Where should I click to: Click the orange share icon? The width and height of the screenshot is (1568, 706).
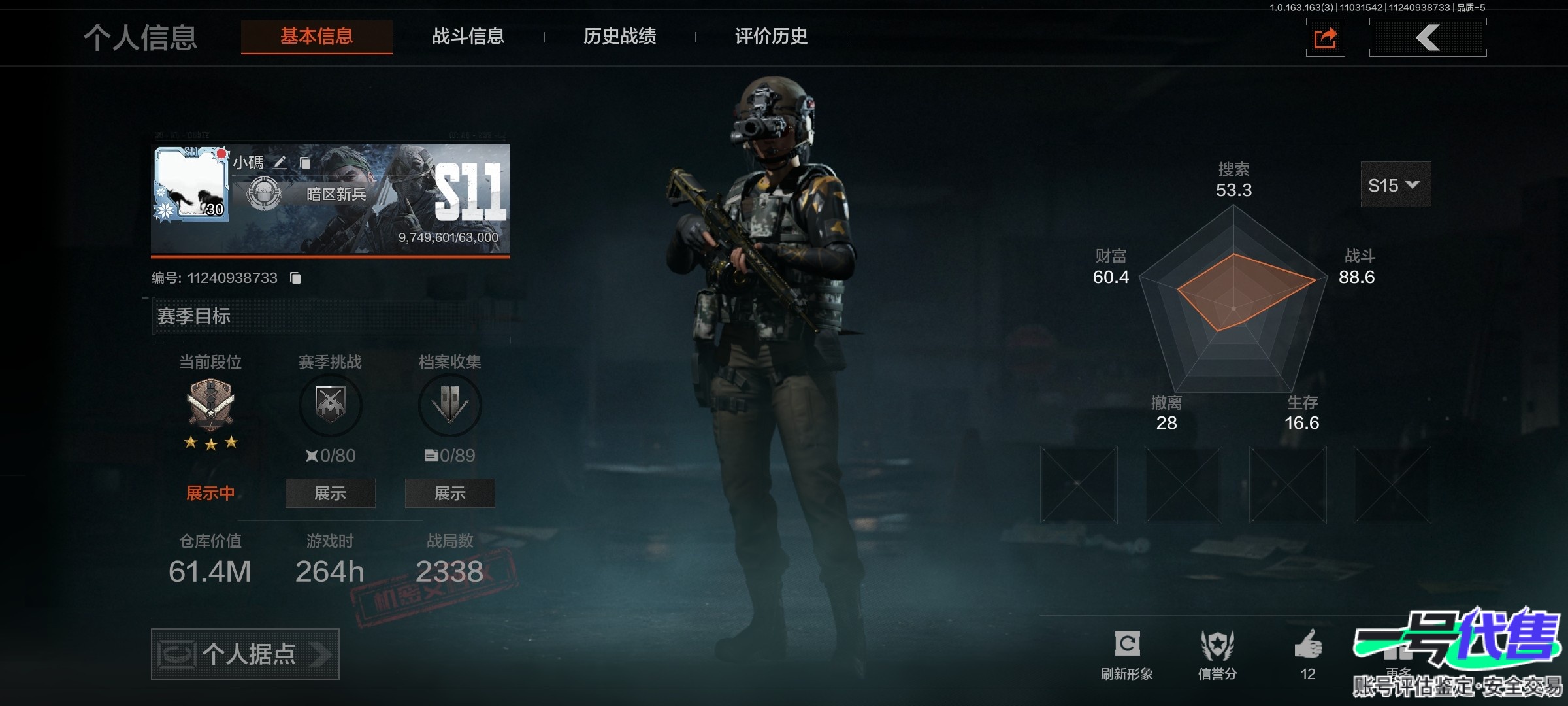[1325, 38]
